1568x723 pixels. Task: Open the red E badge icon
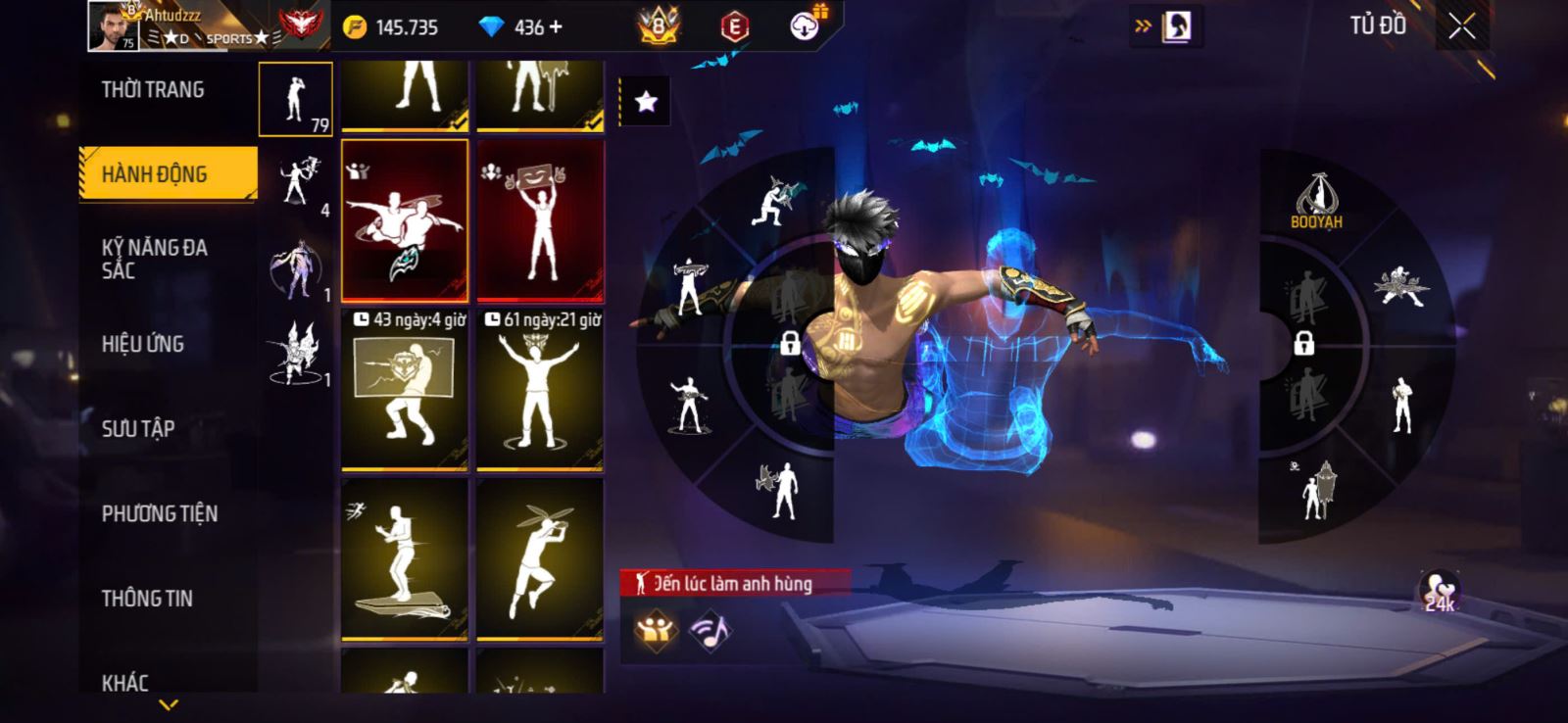(x=734, y=26)
